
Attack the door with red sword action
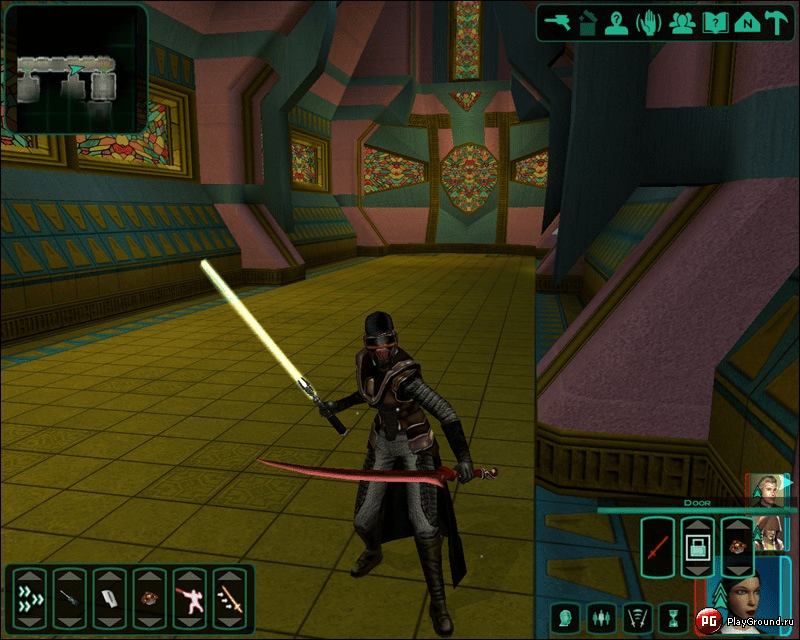pyautogui.click(x=657, y=548)
